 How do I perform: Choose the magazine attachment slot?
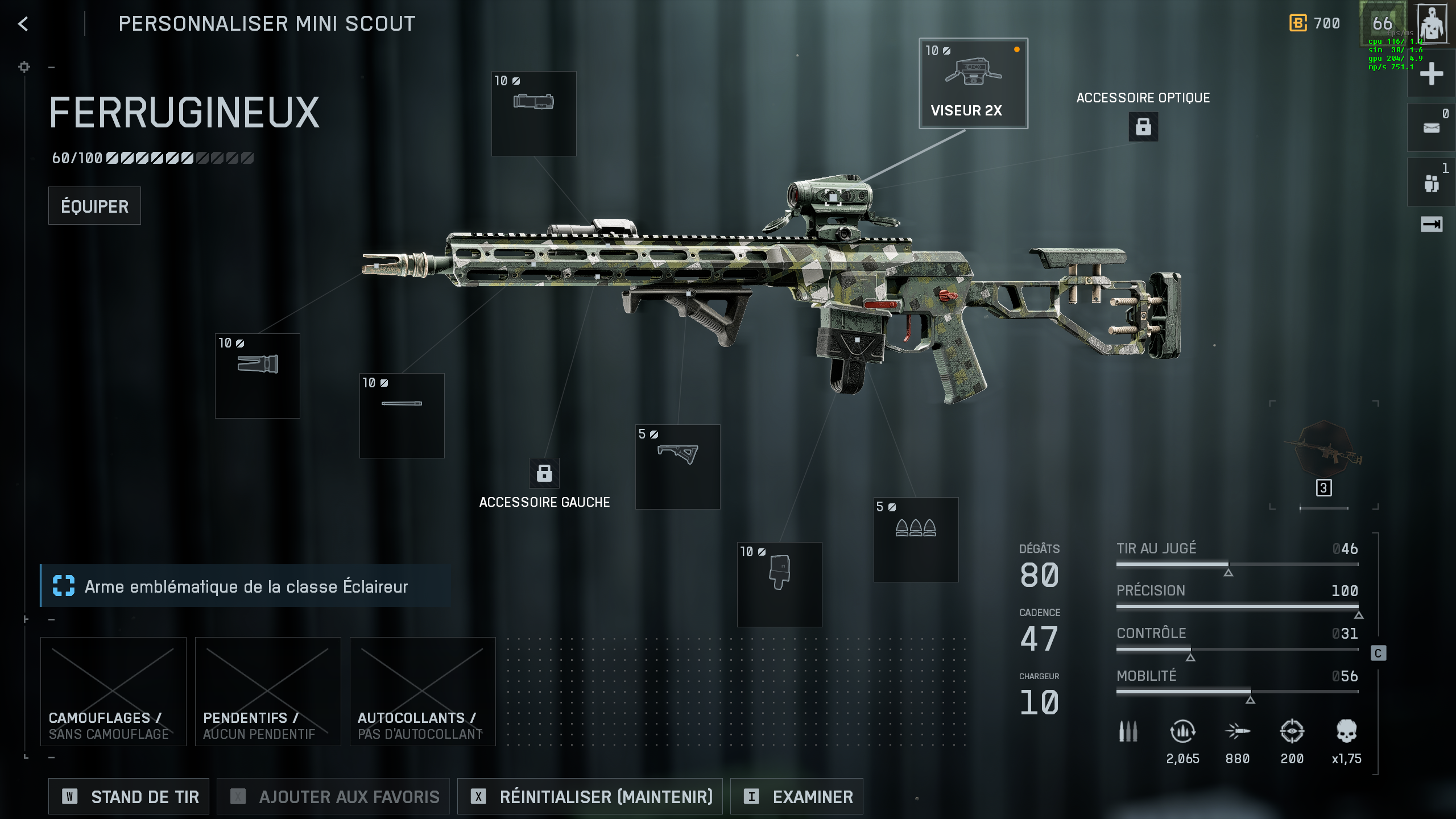pos(779,584)
